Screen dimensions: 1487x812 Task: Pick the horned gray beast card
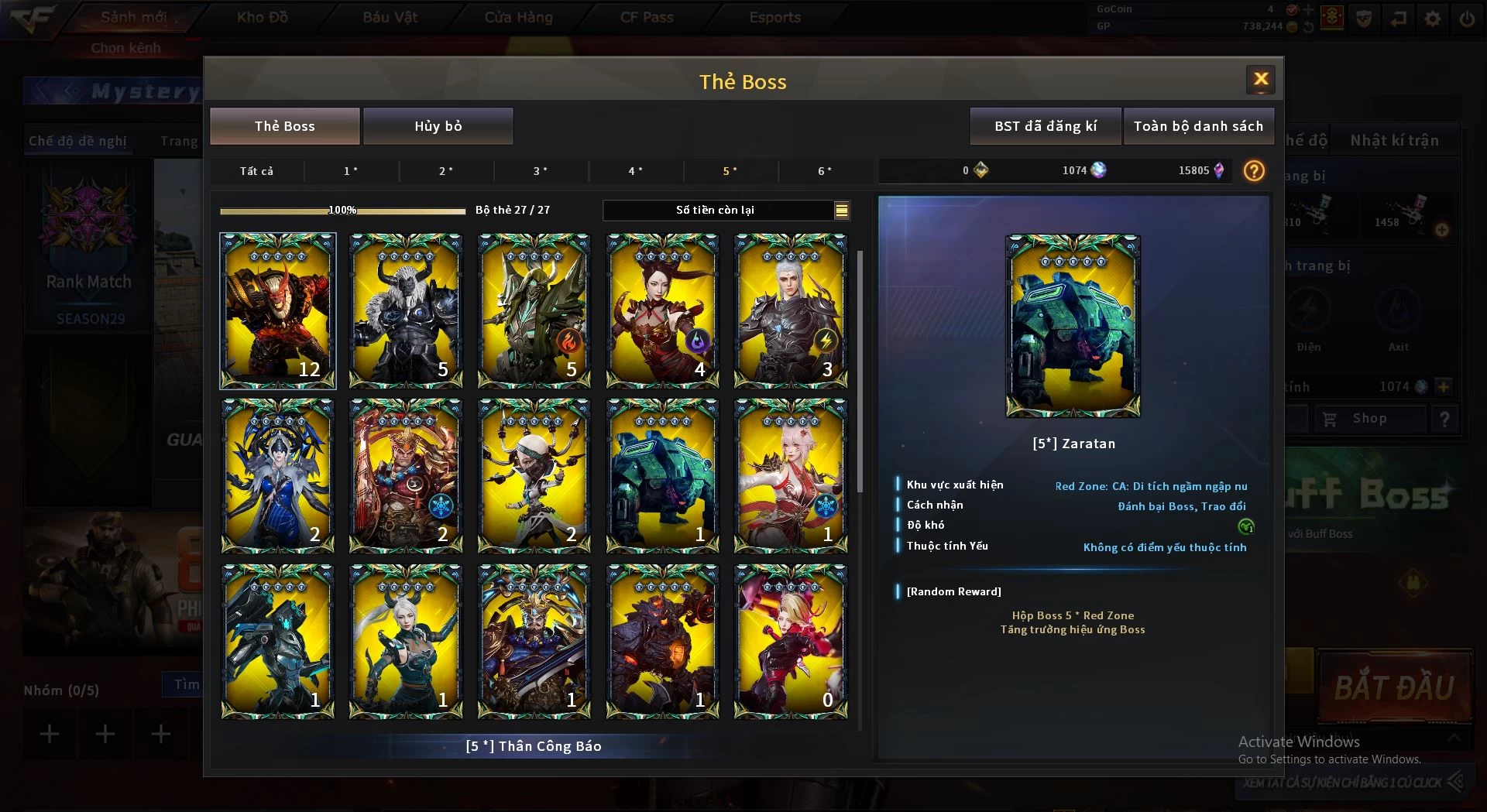pos(406,310)
